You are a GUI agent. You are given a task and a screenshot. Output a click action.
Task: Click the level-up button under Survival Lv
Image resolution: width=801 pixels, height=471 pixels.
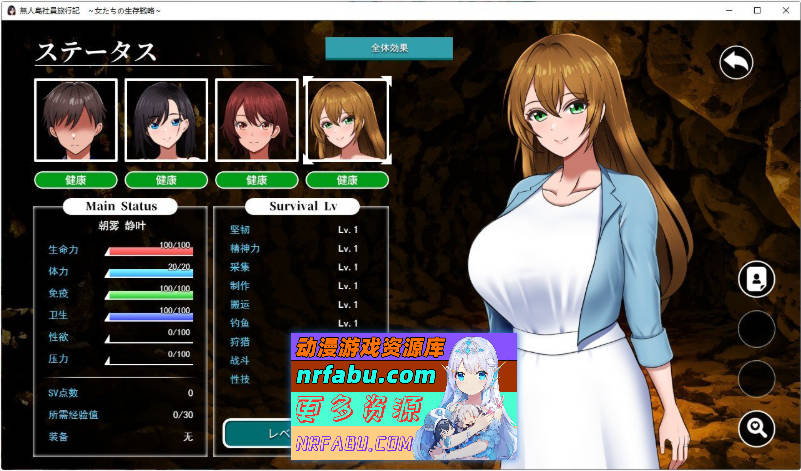[256, 433]
